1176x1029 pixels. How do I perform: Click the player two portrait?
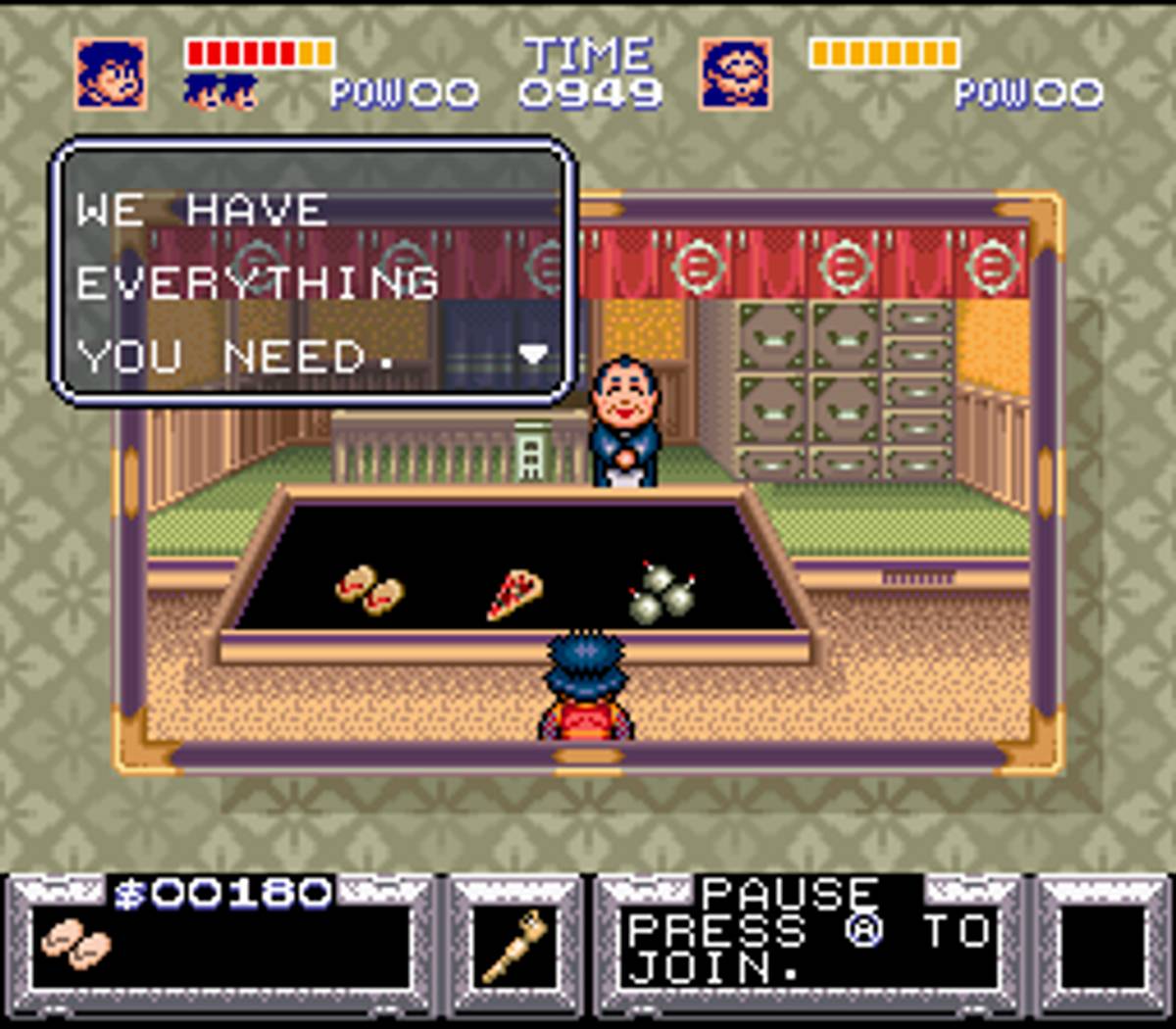point(735,74)
